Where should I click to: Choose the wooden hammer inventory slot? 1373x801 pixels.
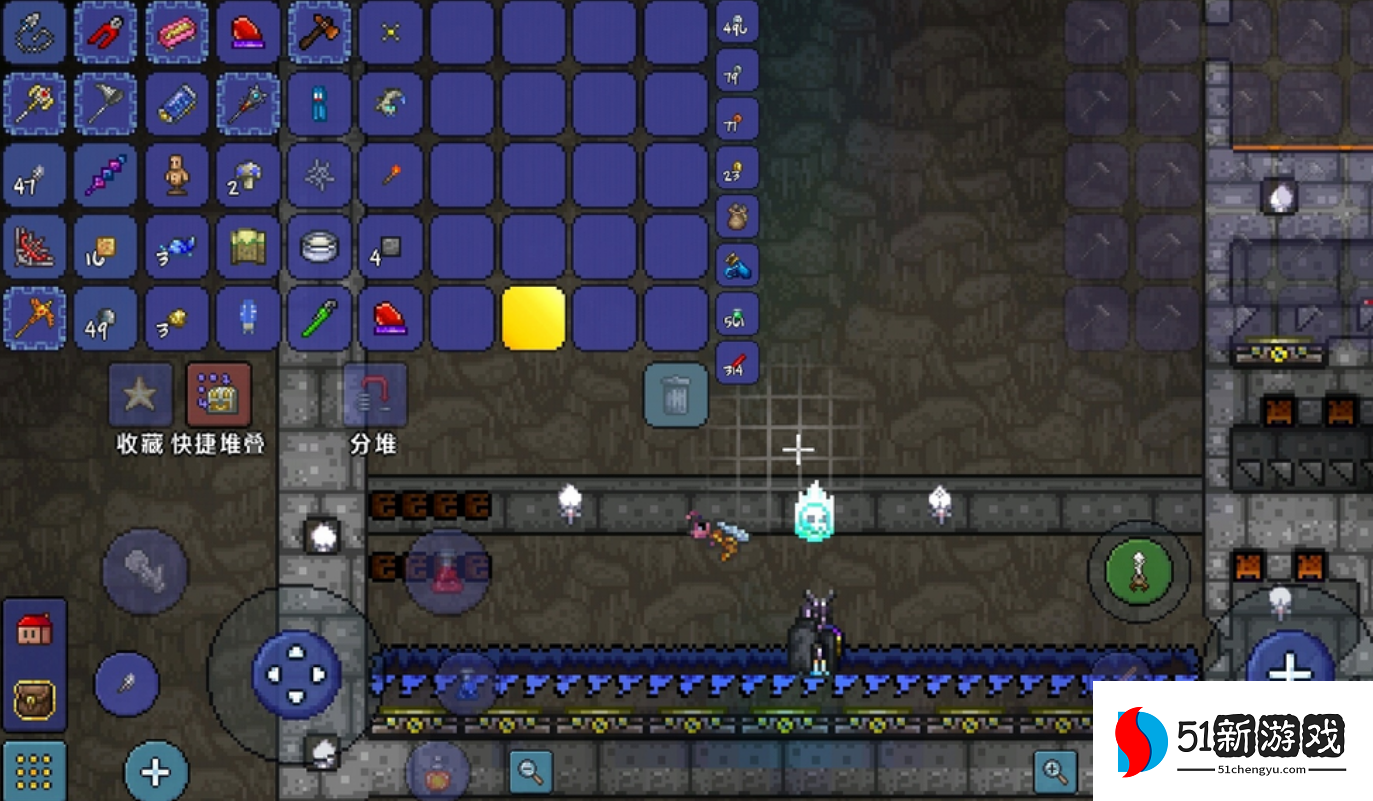(x=319, y=32)
